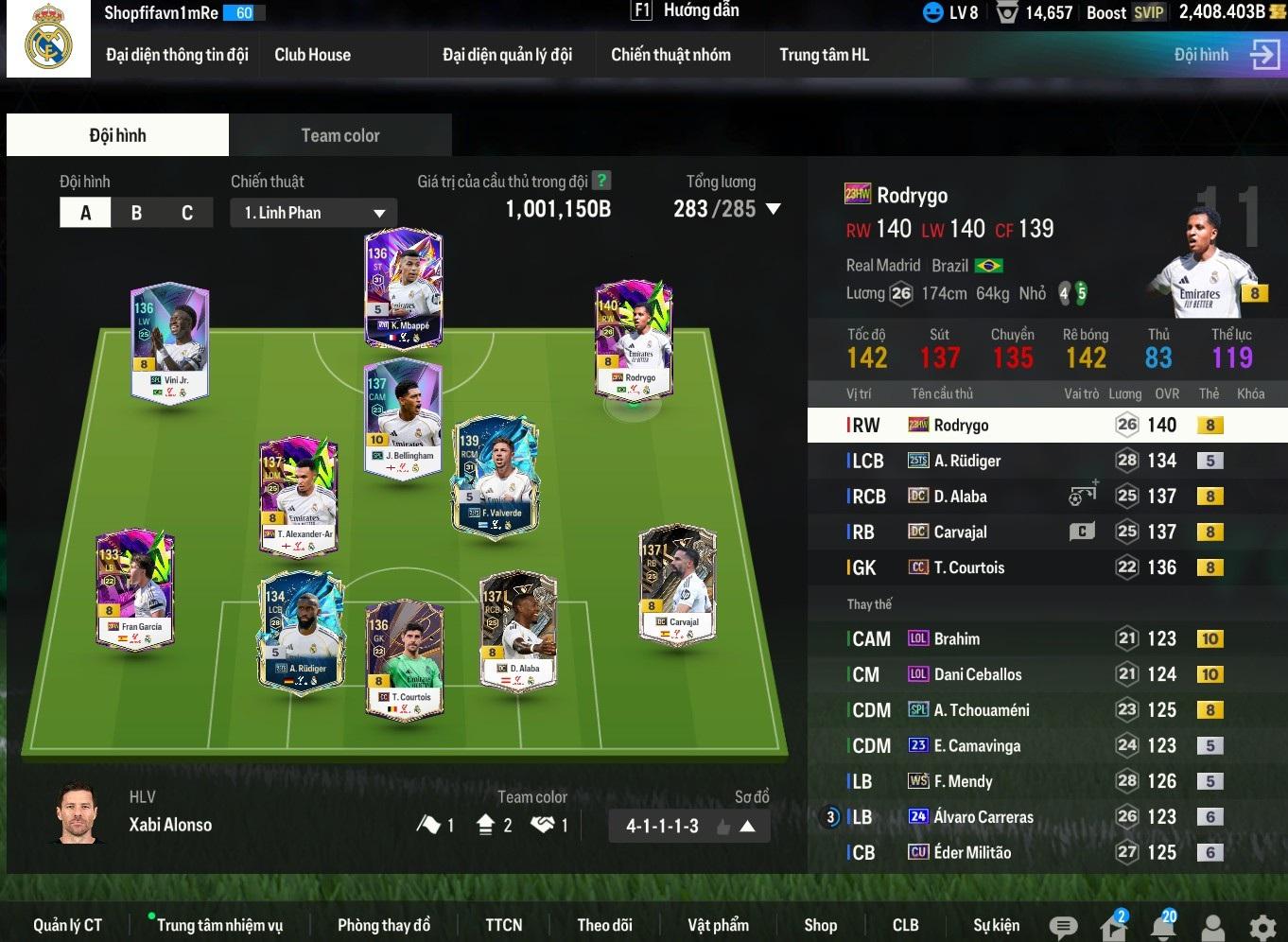Open the chat bubble icon
Image resolution: width=1288 pixels, height=942 pixels.
point(1063,927)
